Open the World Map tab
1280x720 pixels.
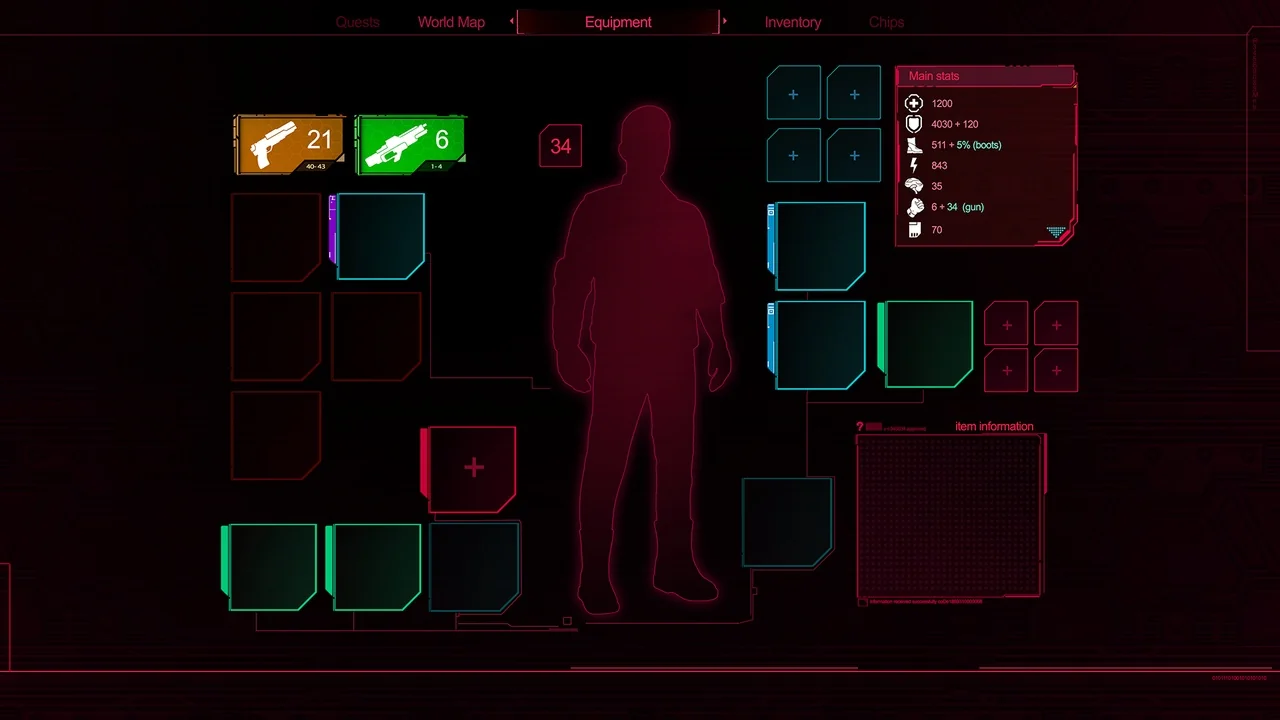[x=451, y=21]
